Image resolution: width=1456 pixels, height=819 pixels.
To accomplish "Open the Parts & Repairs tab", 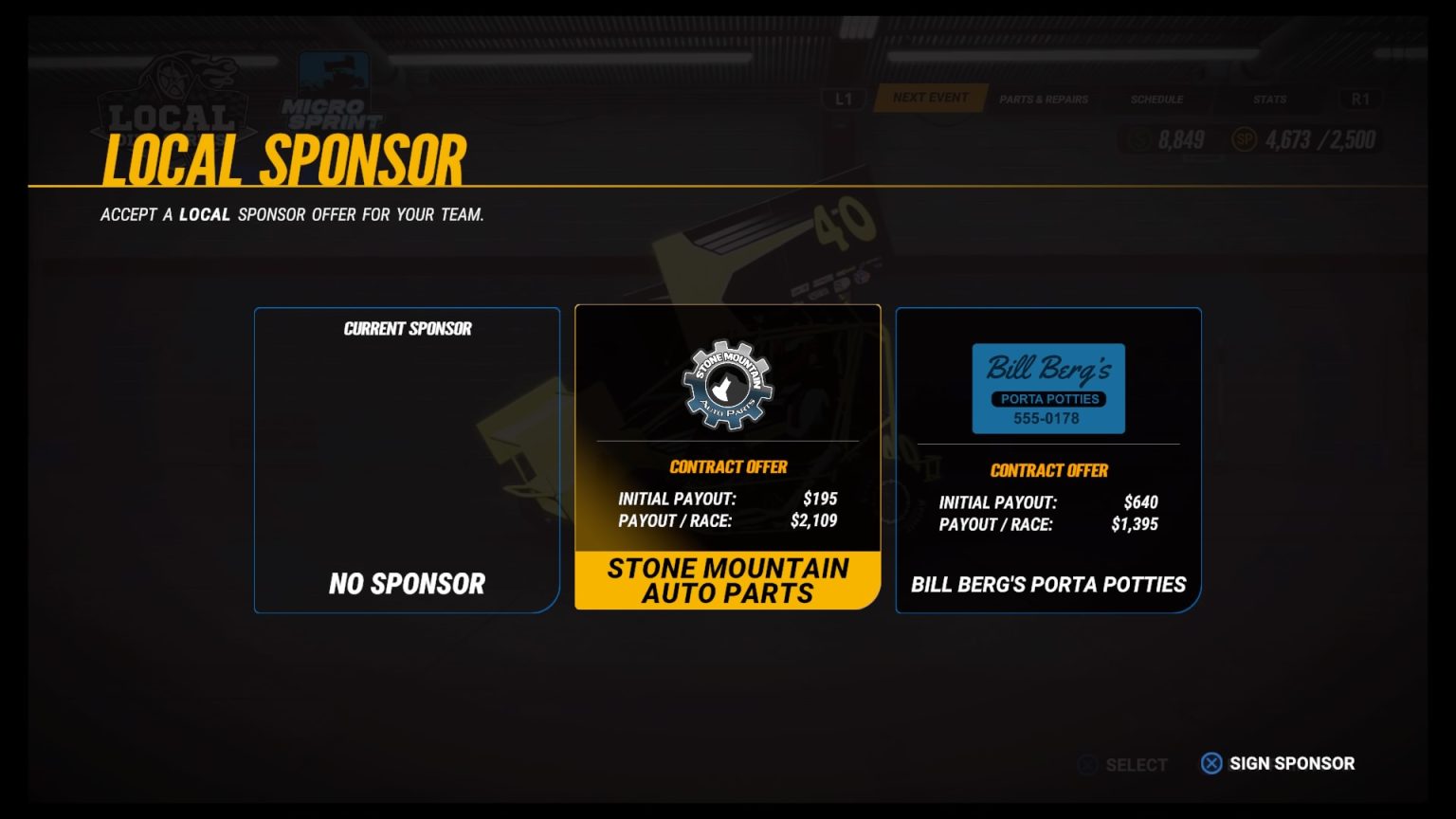I will pos(1043,100).
